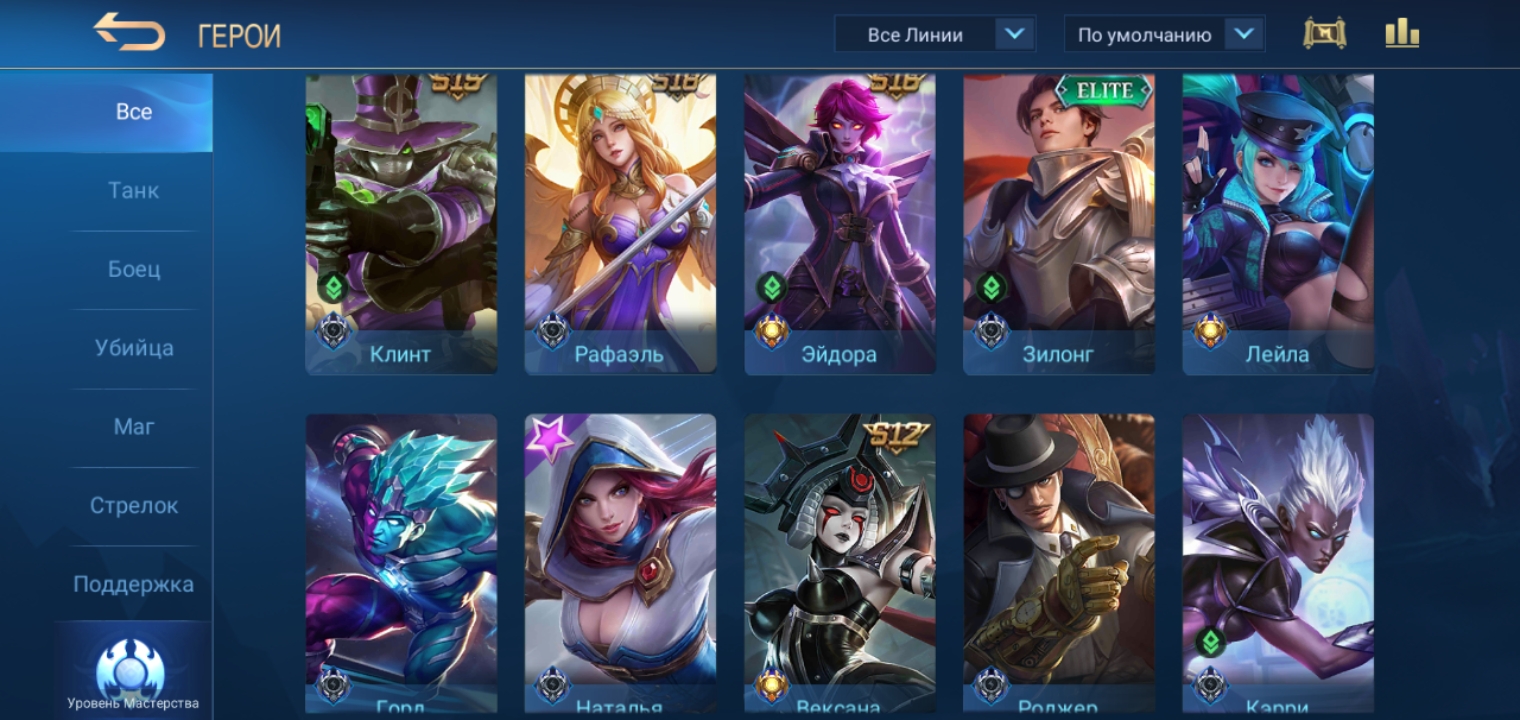Choose the Стрелок category
This screenshot has width=1520, height=720.
(134, 506)
